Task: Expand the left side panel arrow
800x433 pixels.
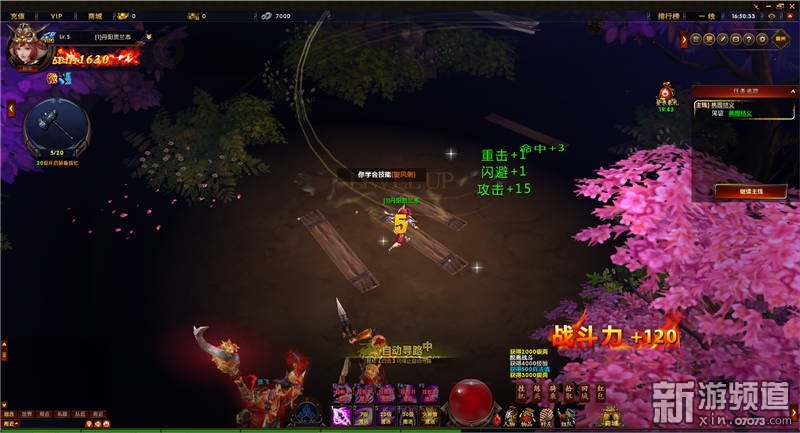Action: 11,108
